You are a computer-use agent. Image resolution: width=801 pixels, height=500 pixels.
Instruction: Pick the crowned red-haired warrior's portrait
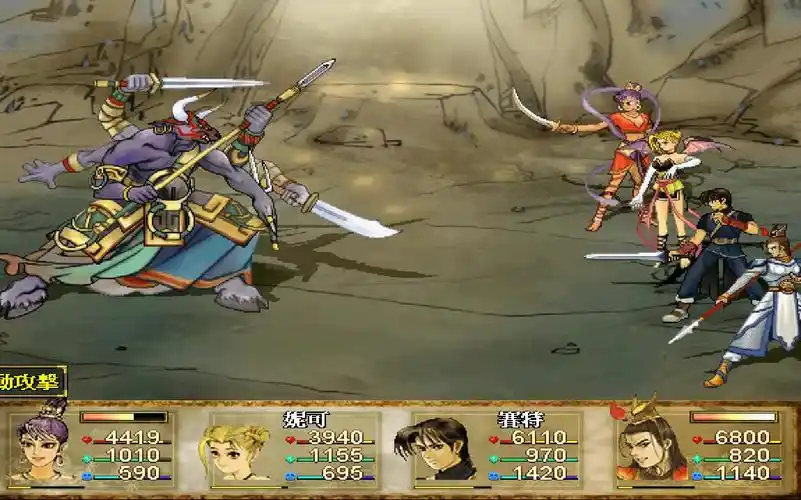[x=649, y=444]
